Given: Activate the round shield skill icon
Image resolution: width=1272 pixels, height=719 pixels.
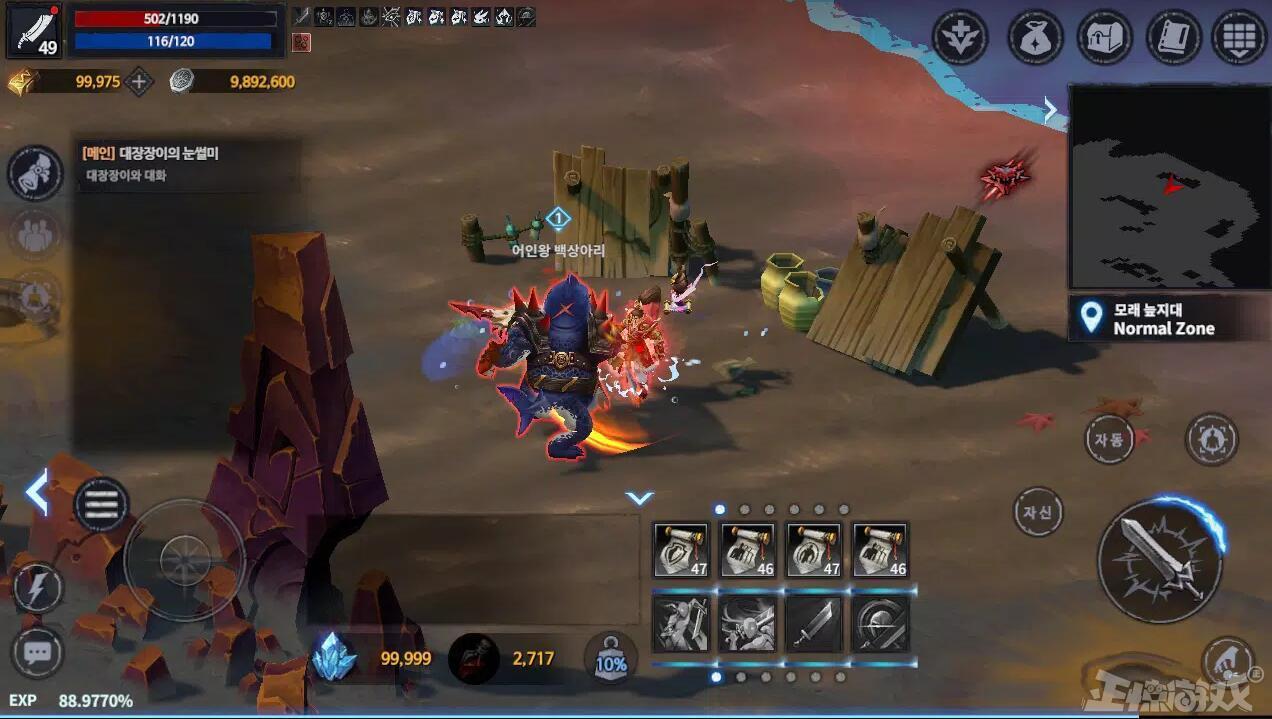Looking at the screenshot, I should pyautogui.click(x=880, y=624).
